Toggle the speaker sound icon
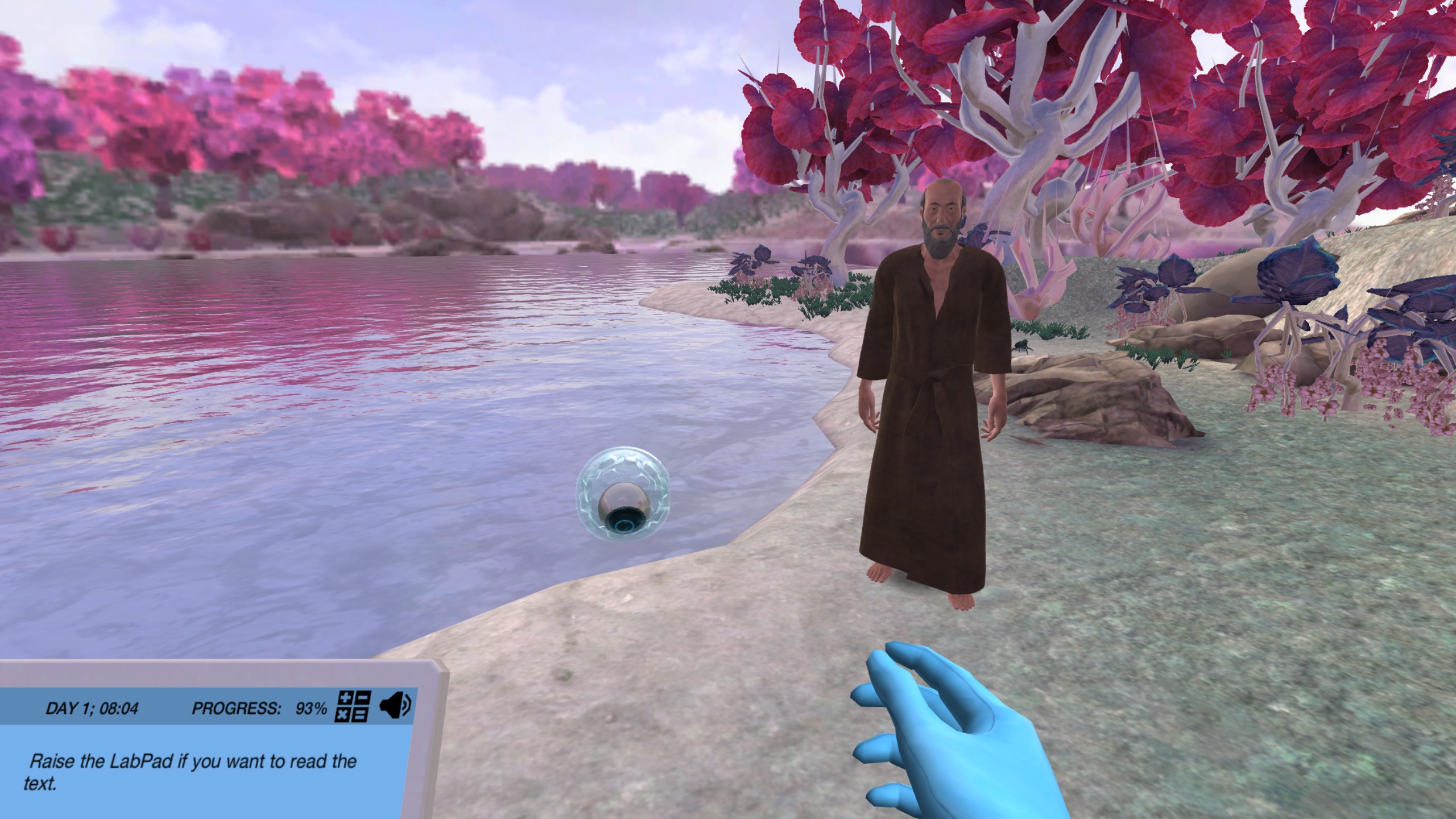1456x819 pixels. [x=395, y=706]
